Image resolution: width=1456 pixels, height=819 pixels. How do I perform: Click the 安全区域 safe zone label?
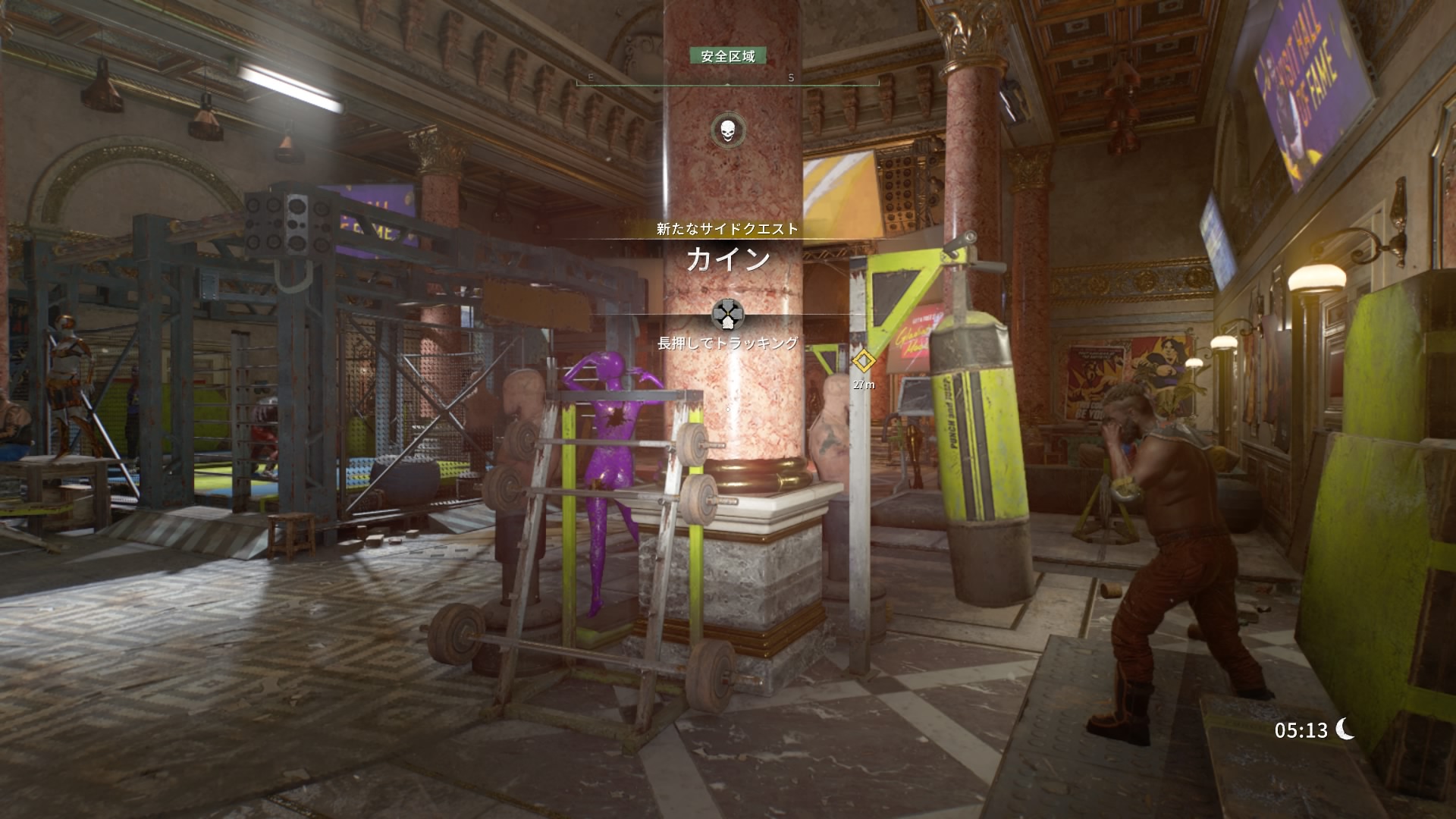(727, 56)
